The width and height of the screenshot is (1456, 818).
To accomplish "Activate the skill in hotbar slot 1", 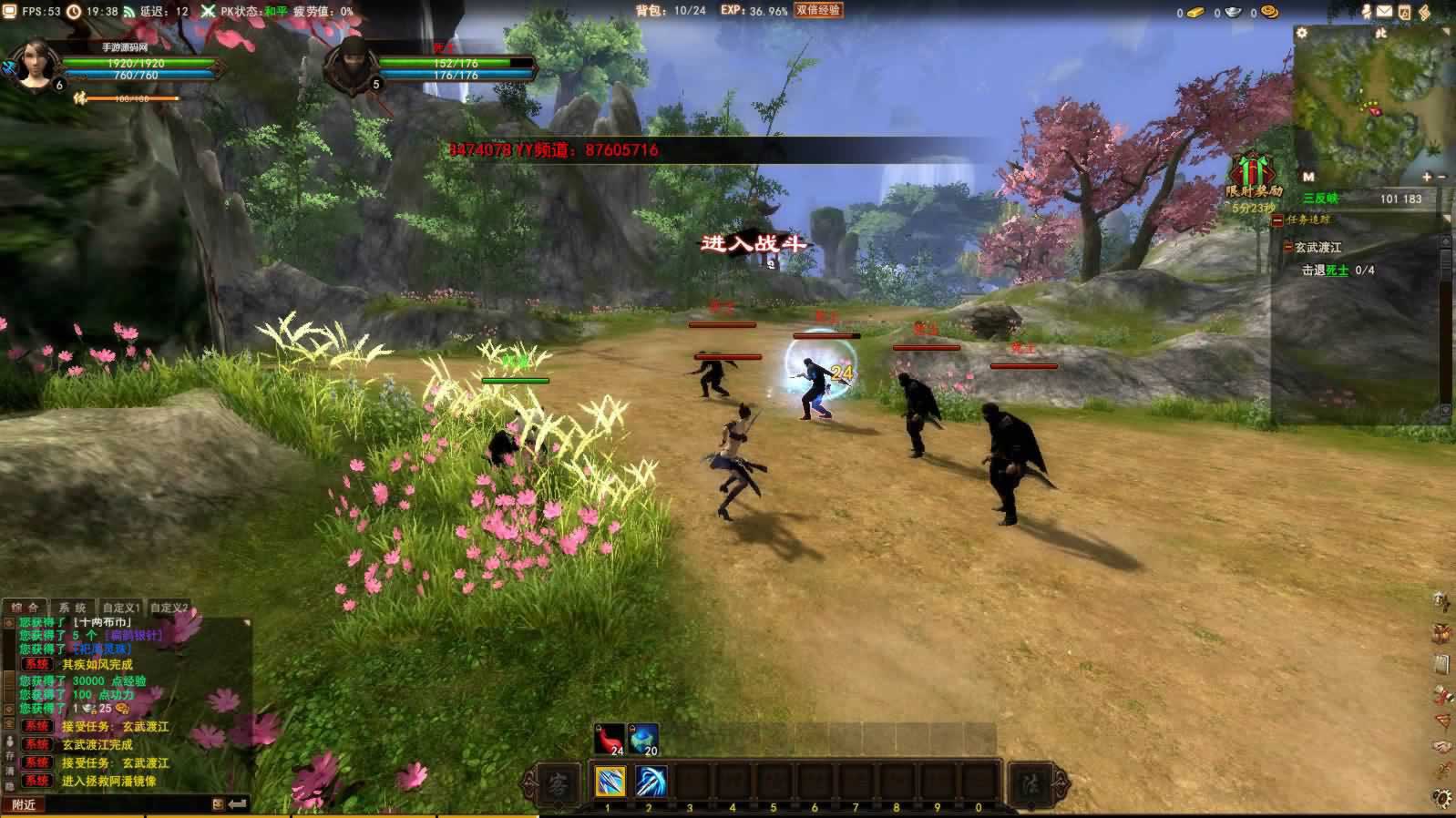I will pyautogui.click(x=609, y=782).
